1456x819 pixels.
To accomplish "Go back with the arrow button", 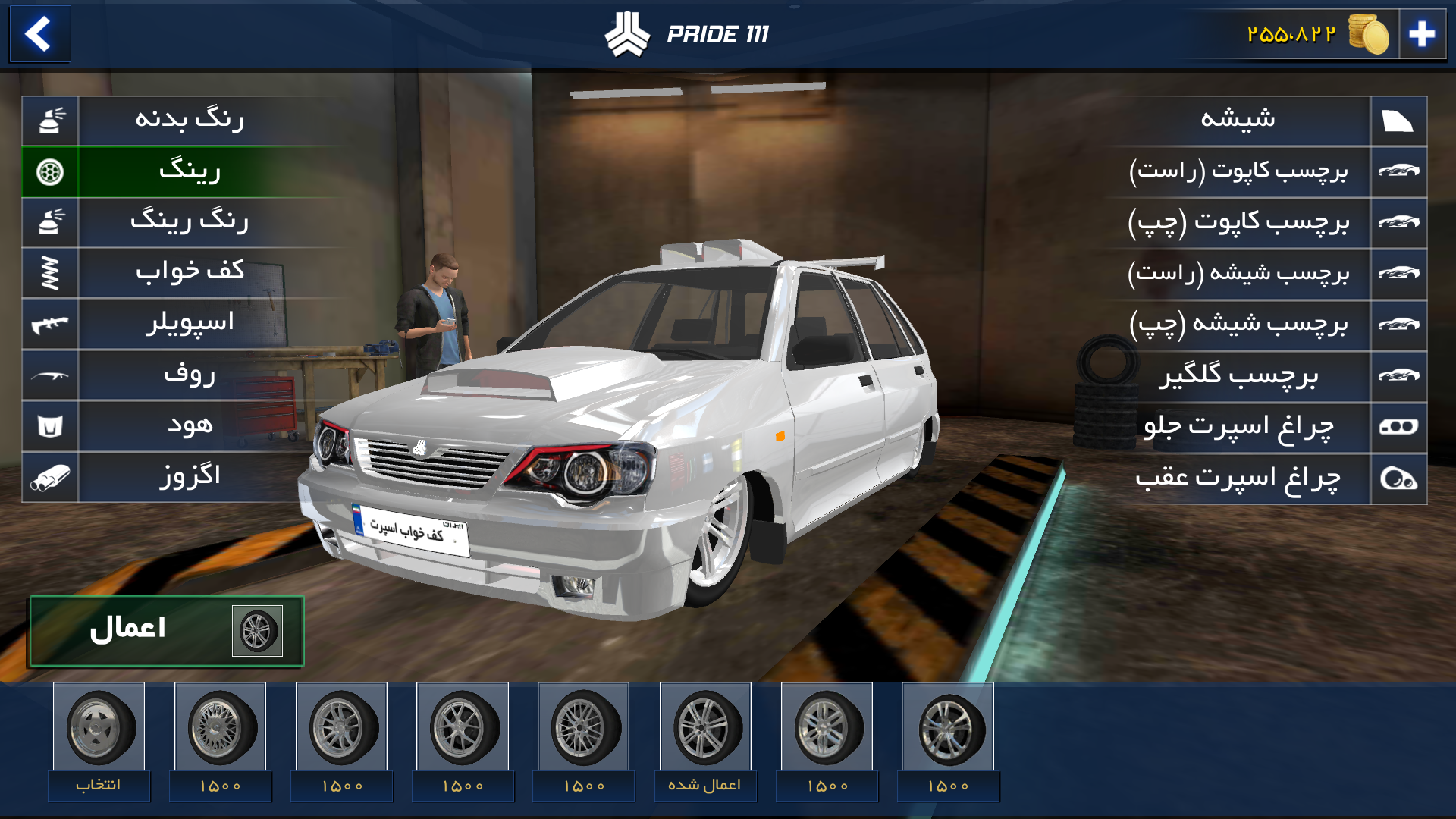I will coord(39,34).
